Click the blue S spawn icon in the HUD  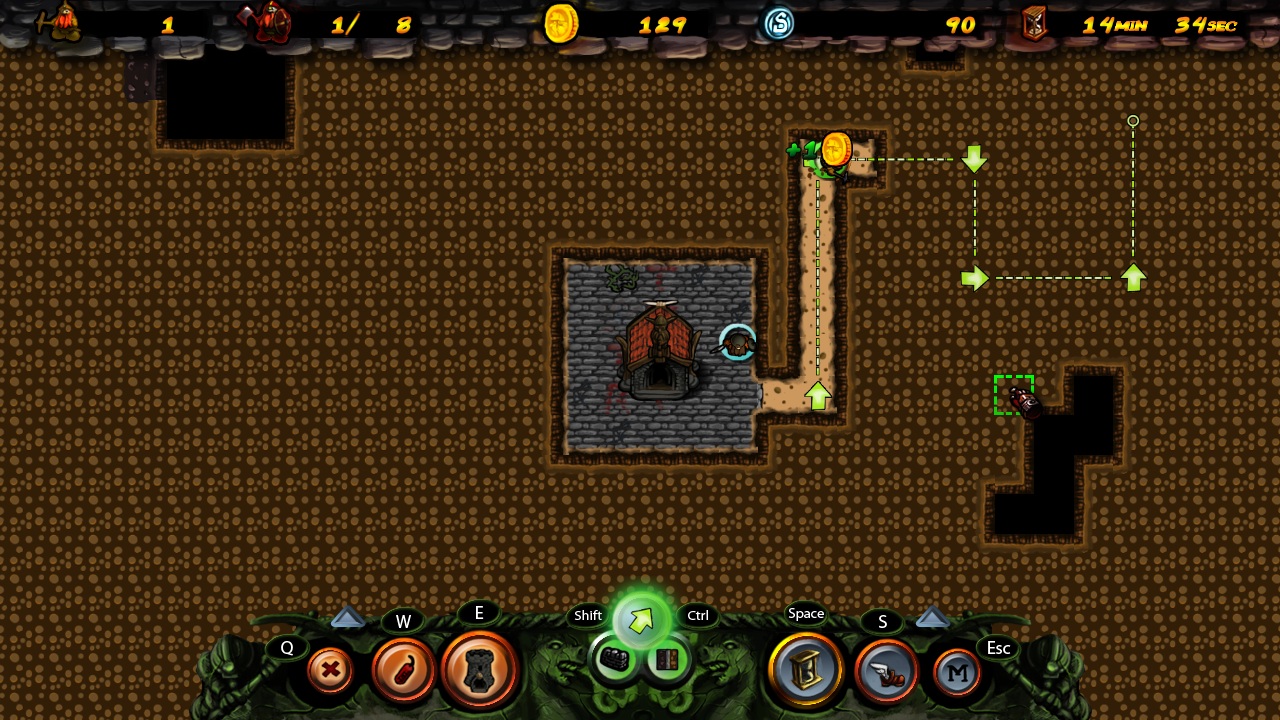[x=779, y=25]
